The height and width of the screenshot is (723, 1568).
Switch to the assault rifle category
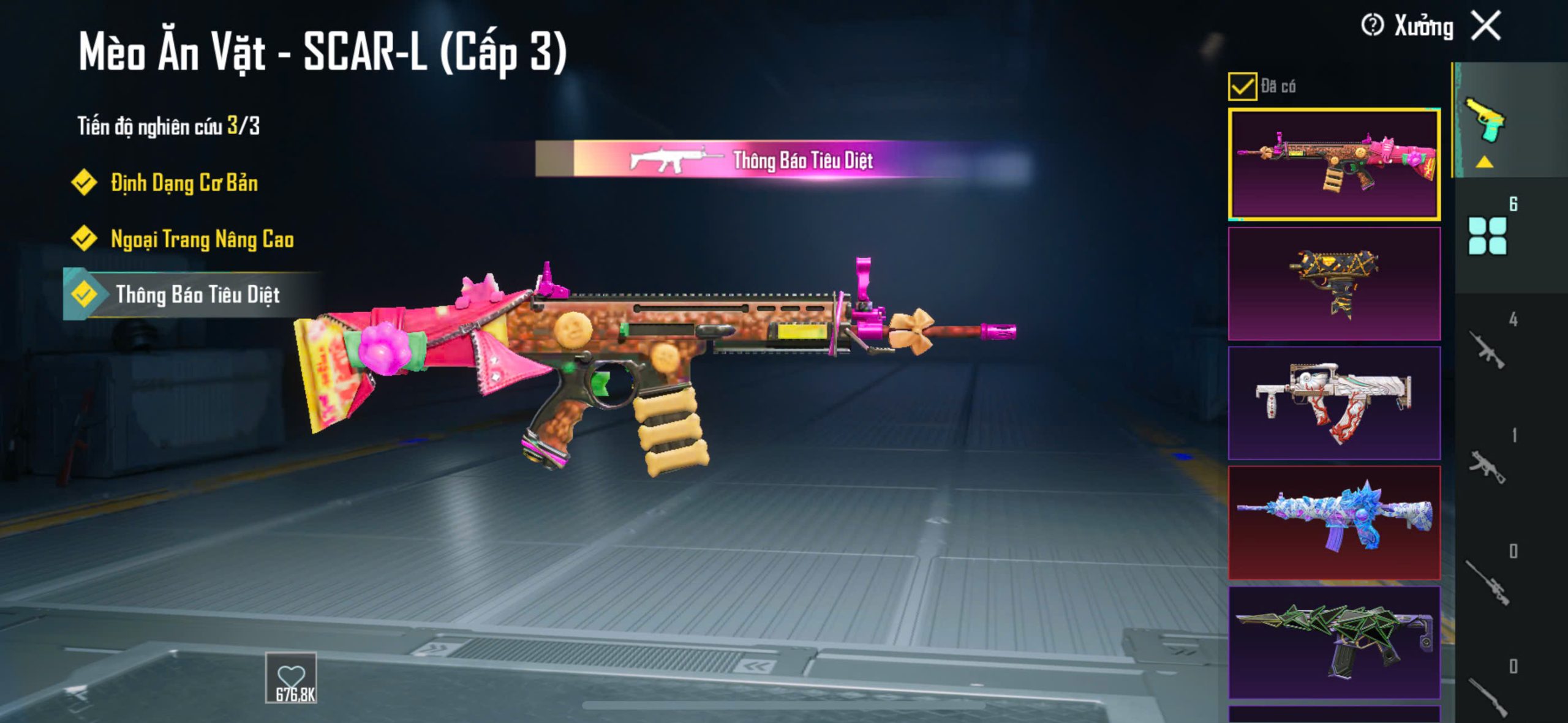[x=1487, y=350]
